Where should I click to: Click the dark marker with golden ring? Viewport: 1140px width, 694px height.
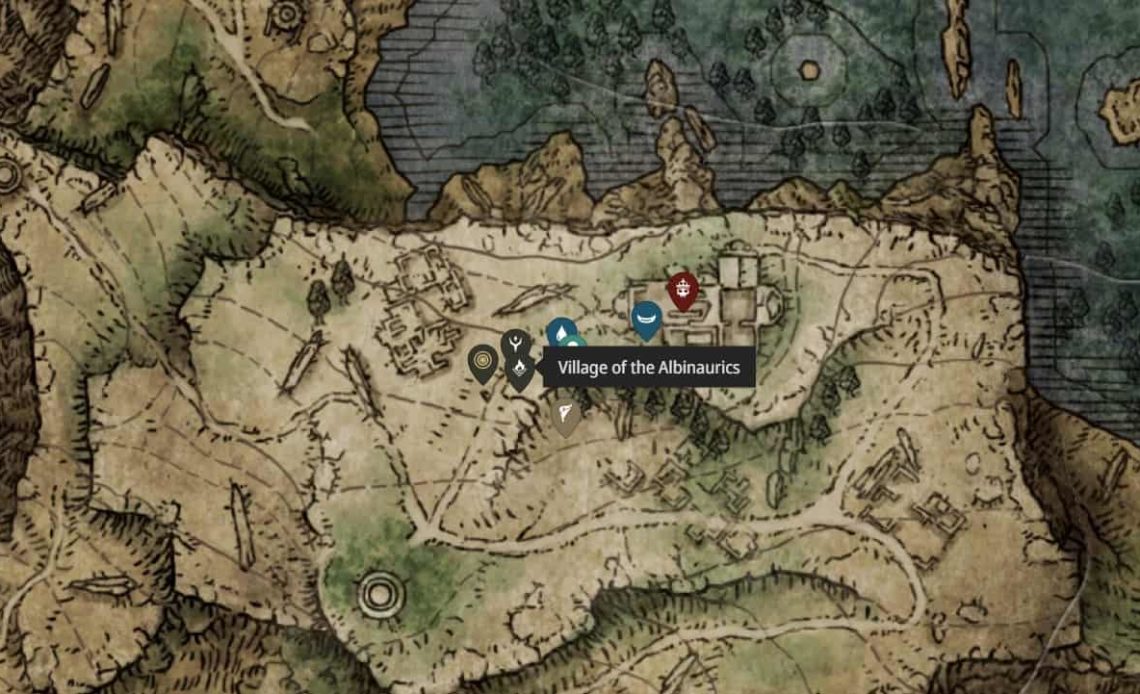click(484, 361)
